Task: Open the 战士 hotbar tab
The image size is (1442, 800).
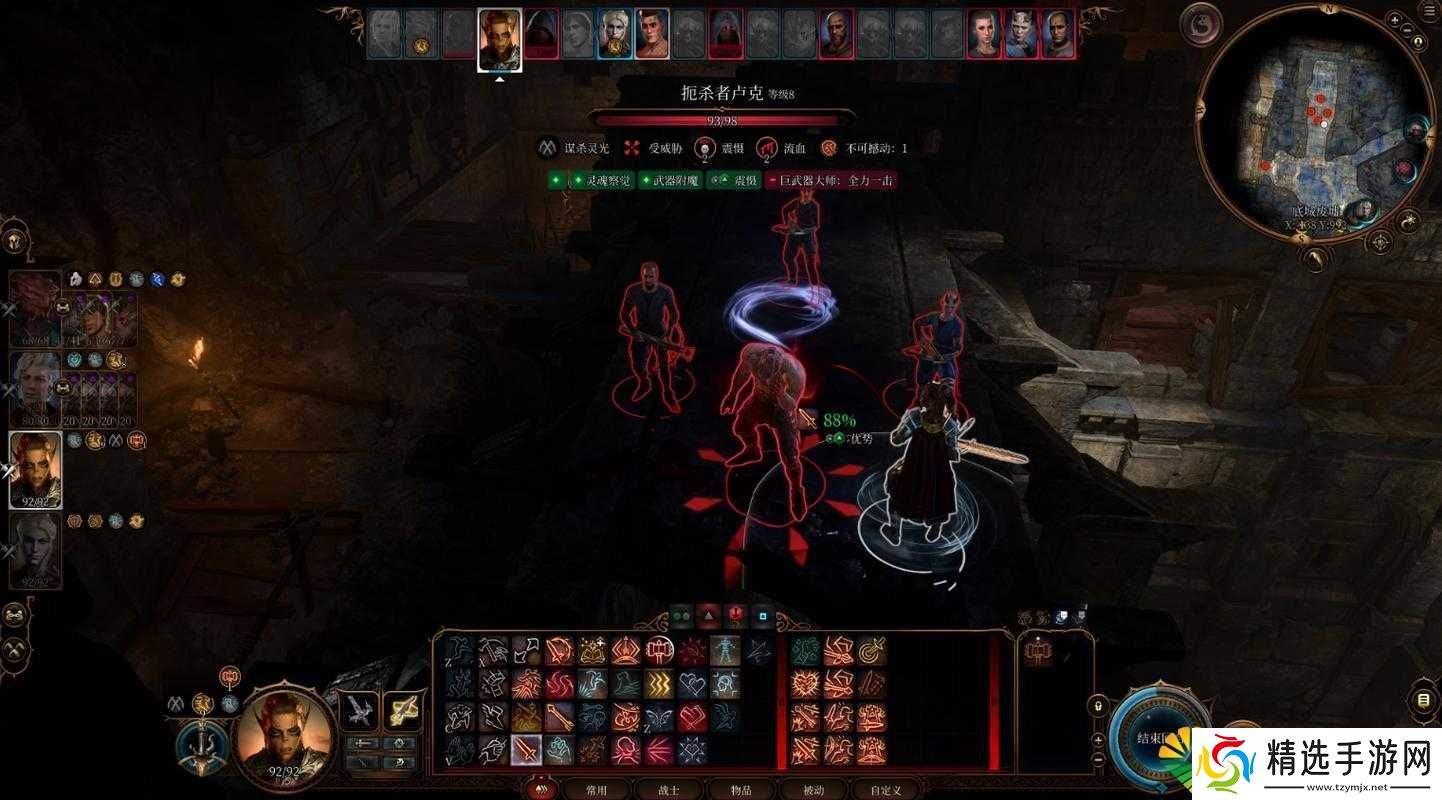Action: 670,790
